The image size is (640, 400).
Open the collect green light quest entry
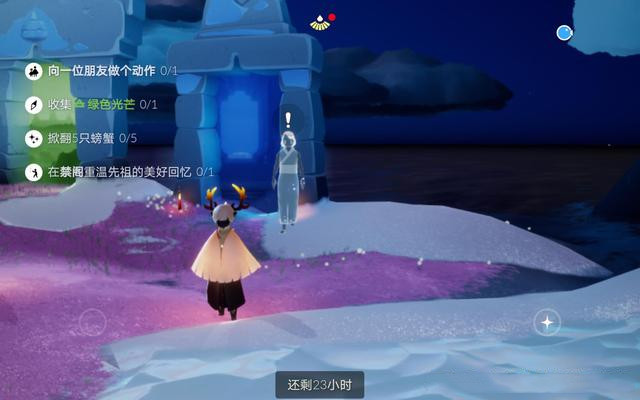tap(90, 104)
